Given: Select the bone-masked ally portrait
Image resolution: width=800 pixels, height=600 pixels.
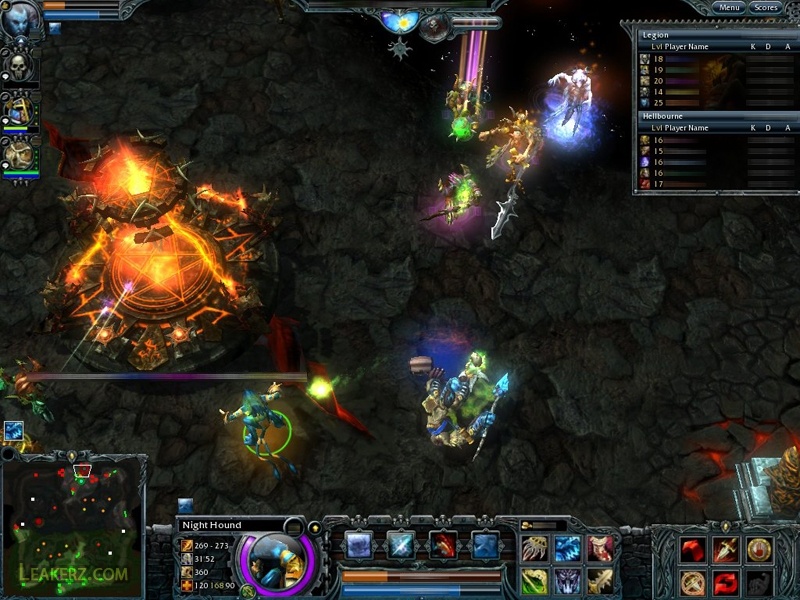Looking at the screenshot, I should tap(19, 155).
